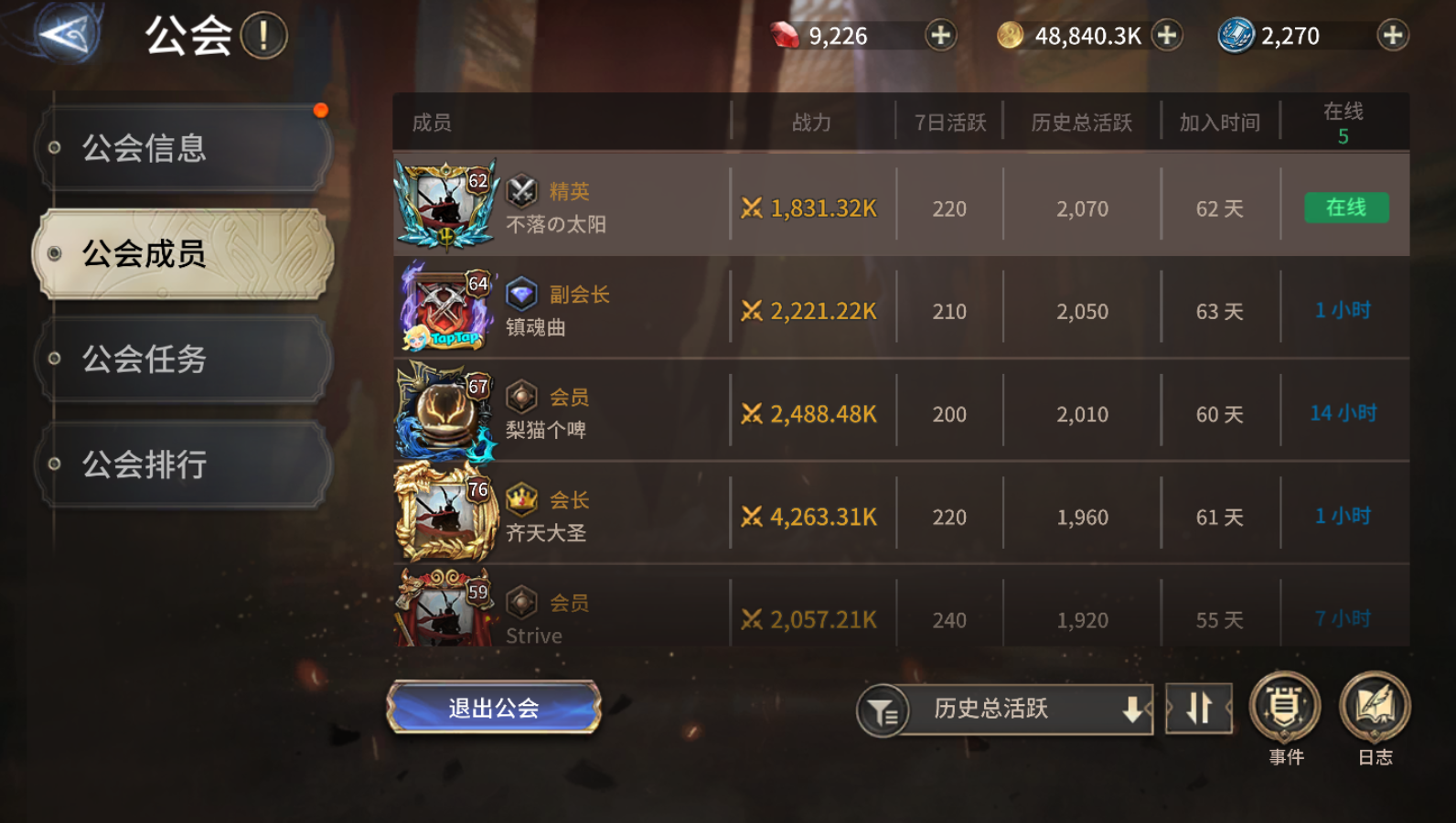This screenshot has width=1456, height=823.
Task: Toggle the sort order arrows icon
Action: click(x=1199, y=709)
